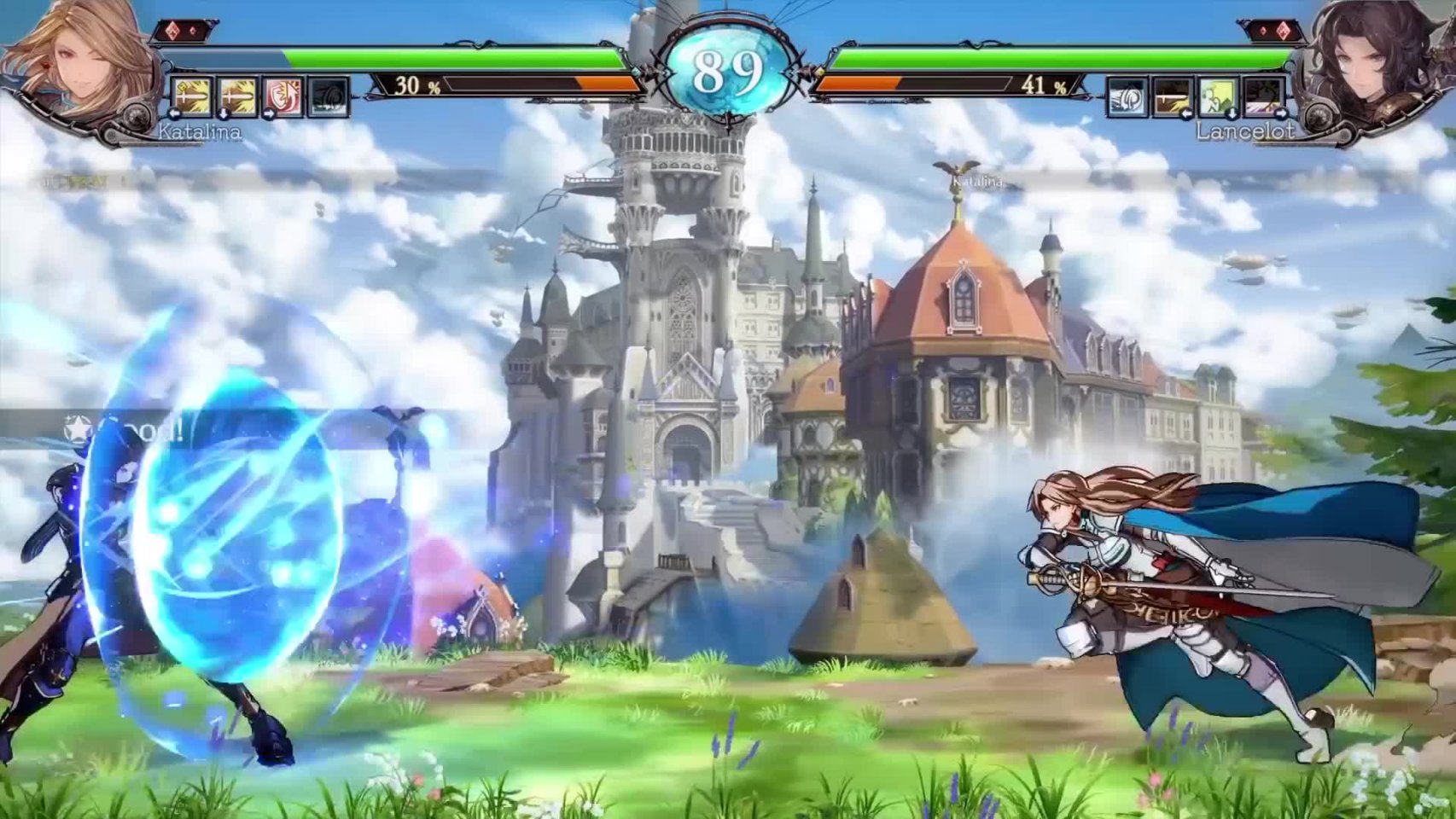
Task: Activate the green running figure skill
Action: point(1217,97)
